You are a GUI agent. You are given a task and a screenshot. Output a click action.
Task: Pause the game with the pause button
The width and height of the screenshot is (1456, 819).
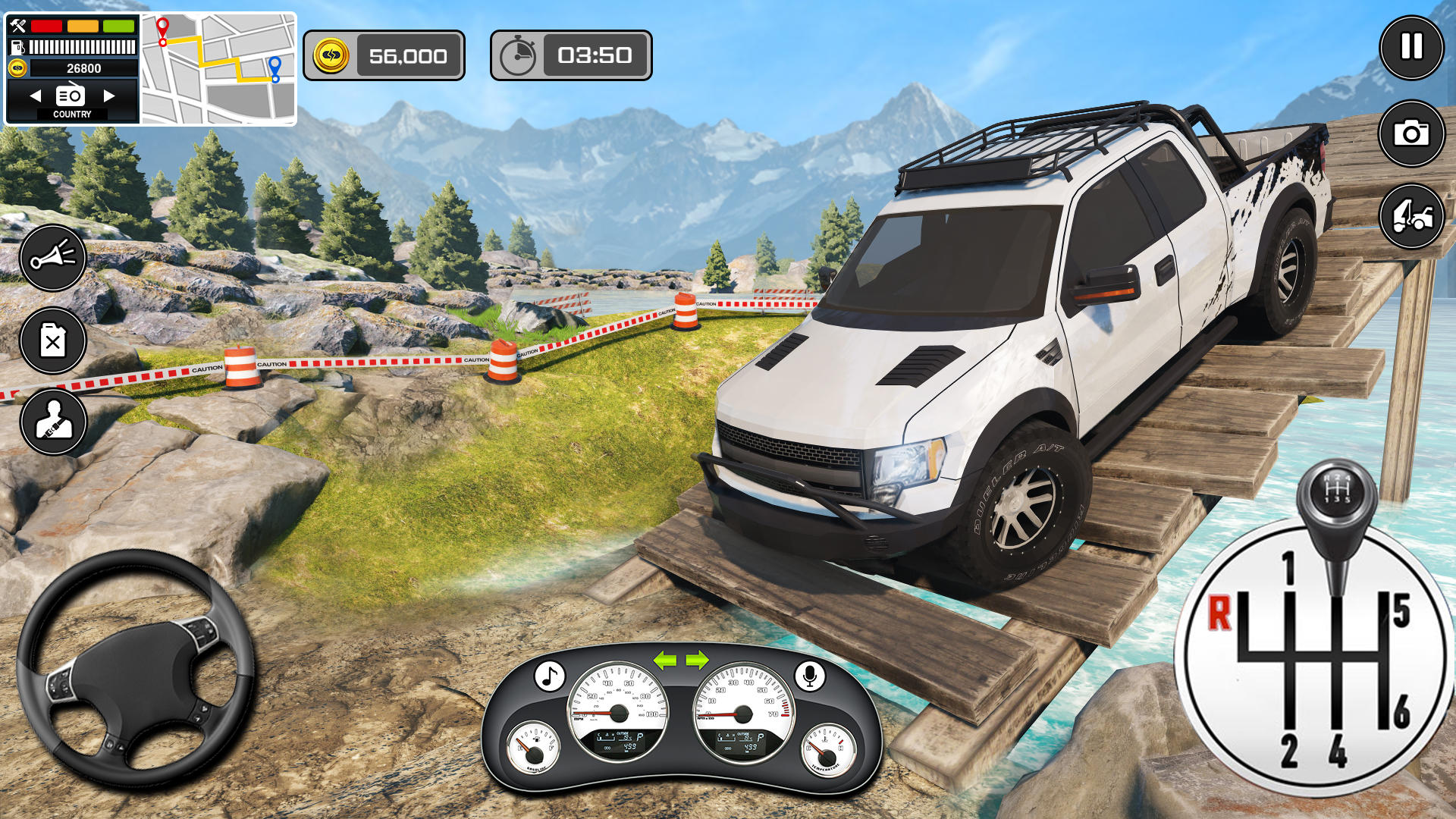pos(1410,48)
